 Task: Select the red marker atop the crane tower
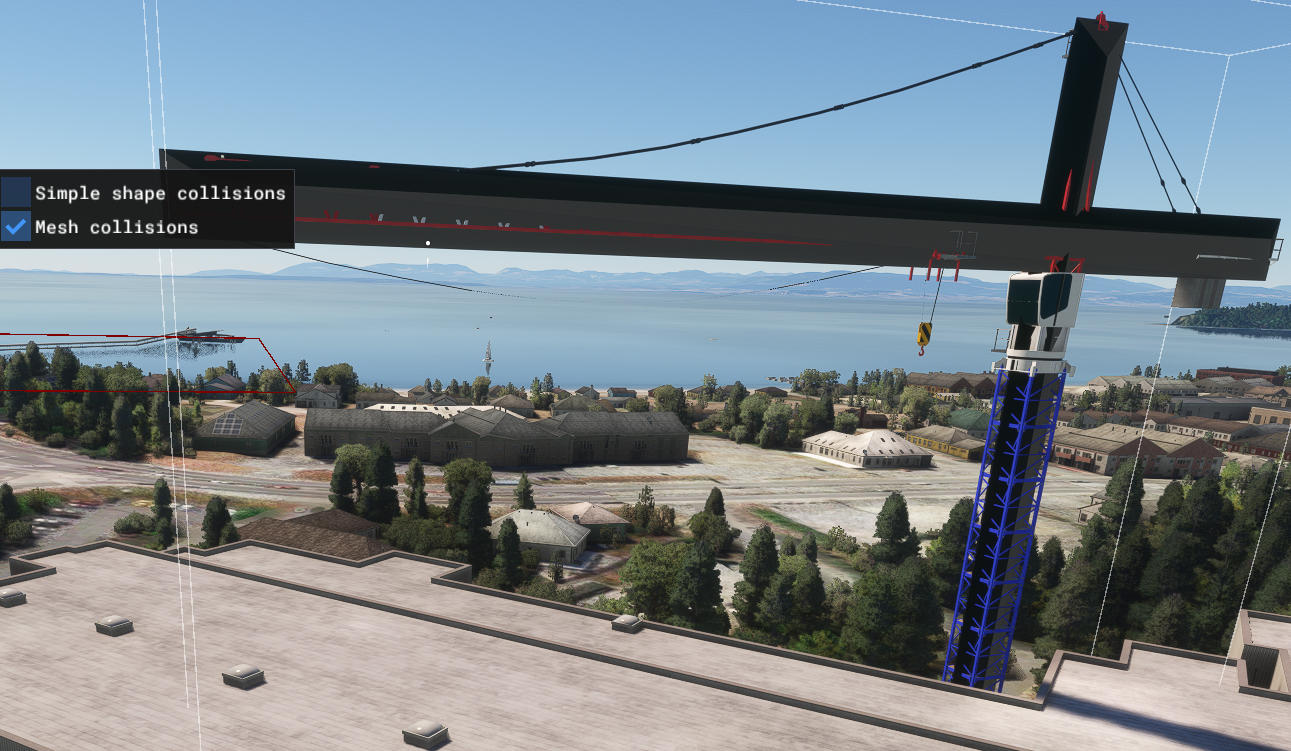(1100, 20)
